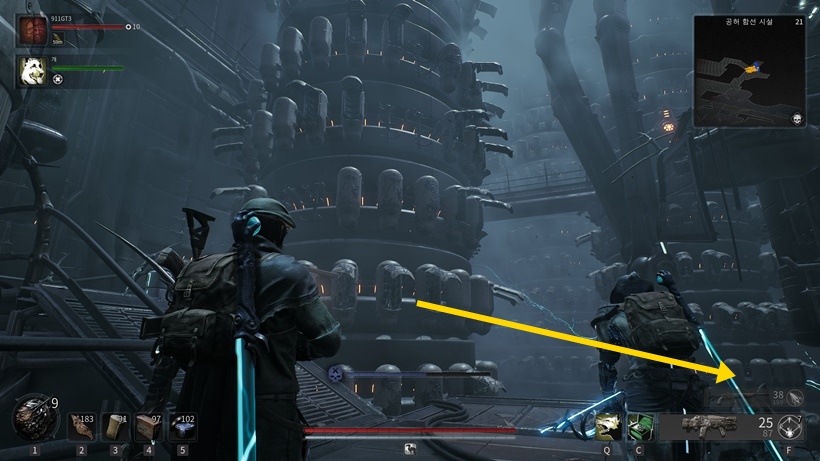Activate the green crate skill icon

(638, 426)
